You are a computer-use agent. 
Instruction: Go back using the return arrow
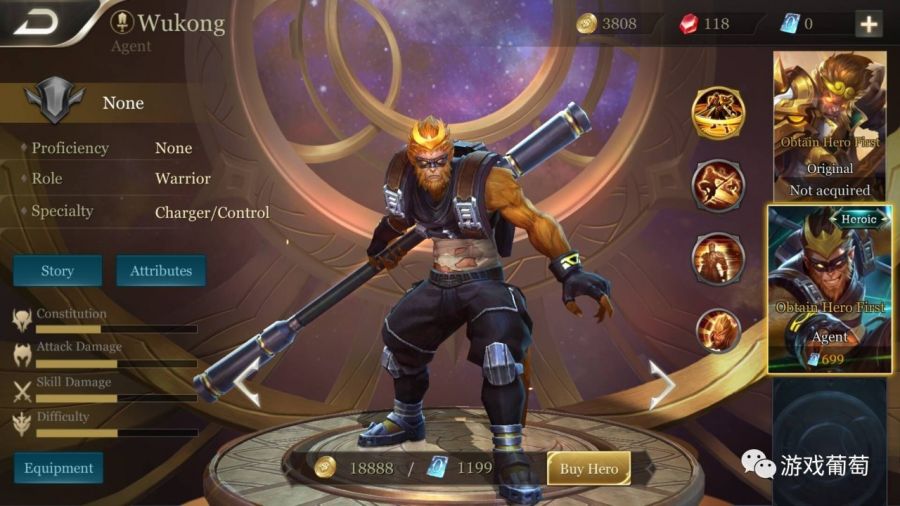coord(37,22)
